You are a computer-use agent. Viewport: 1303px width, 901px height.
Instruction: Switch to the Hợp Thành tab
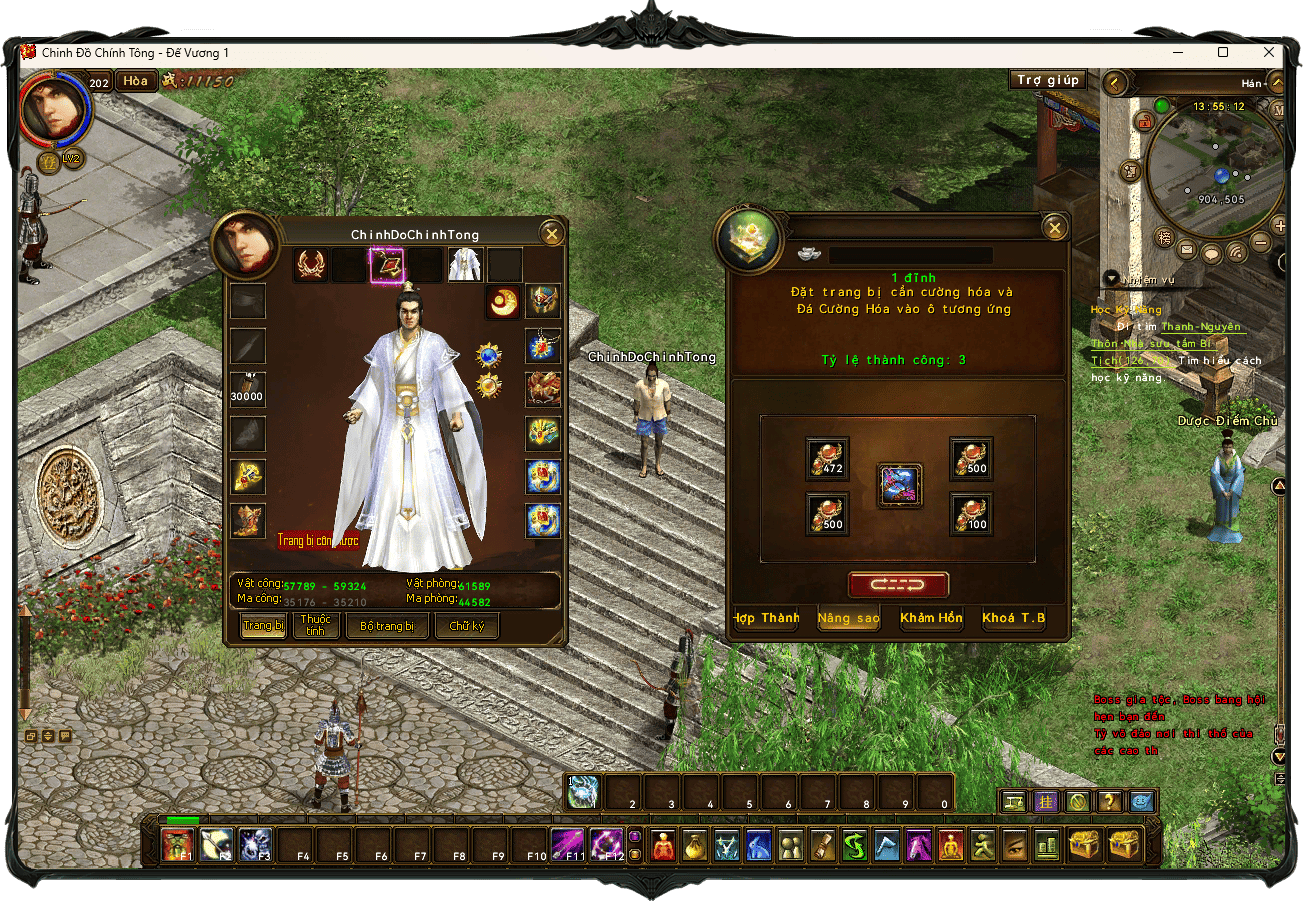click(767, 618)
